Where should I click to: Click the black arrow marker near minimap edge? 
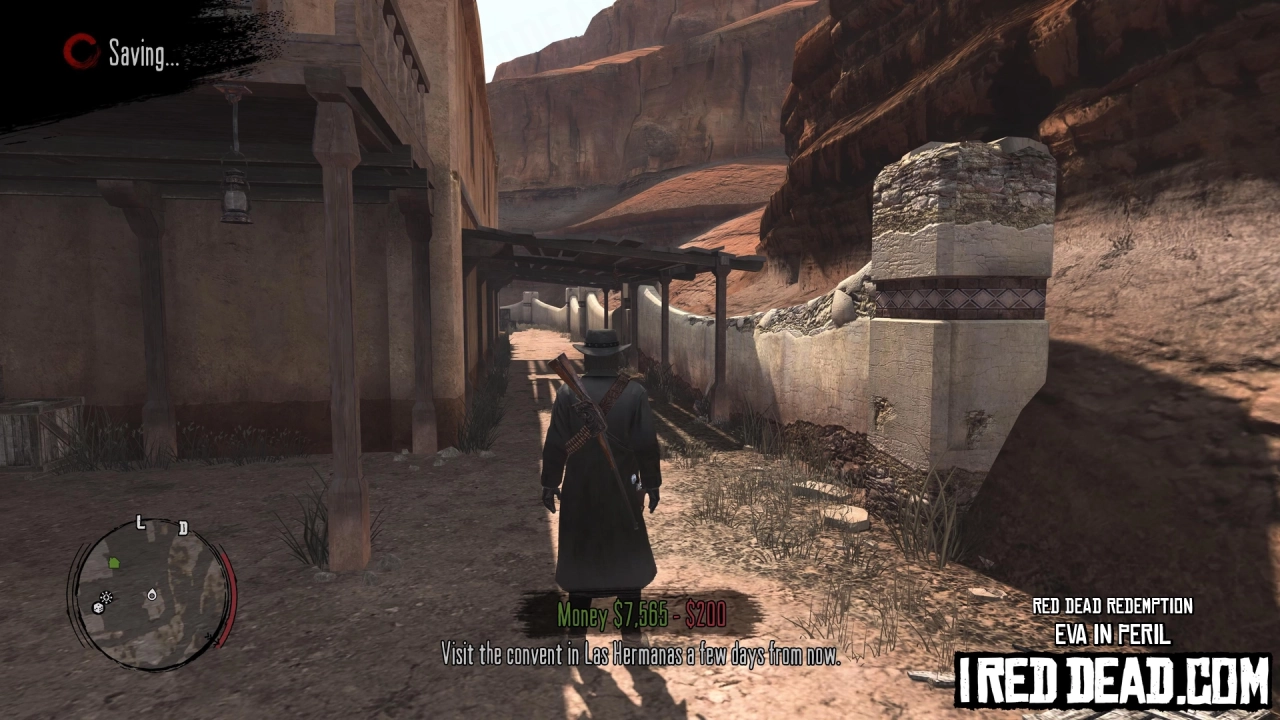pyautogui.click(x=211, y=638)
